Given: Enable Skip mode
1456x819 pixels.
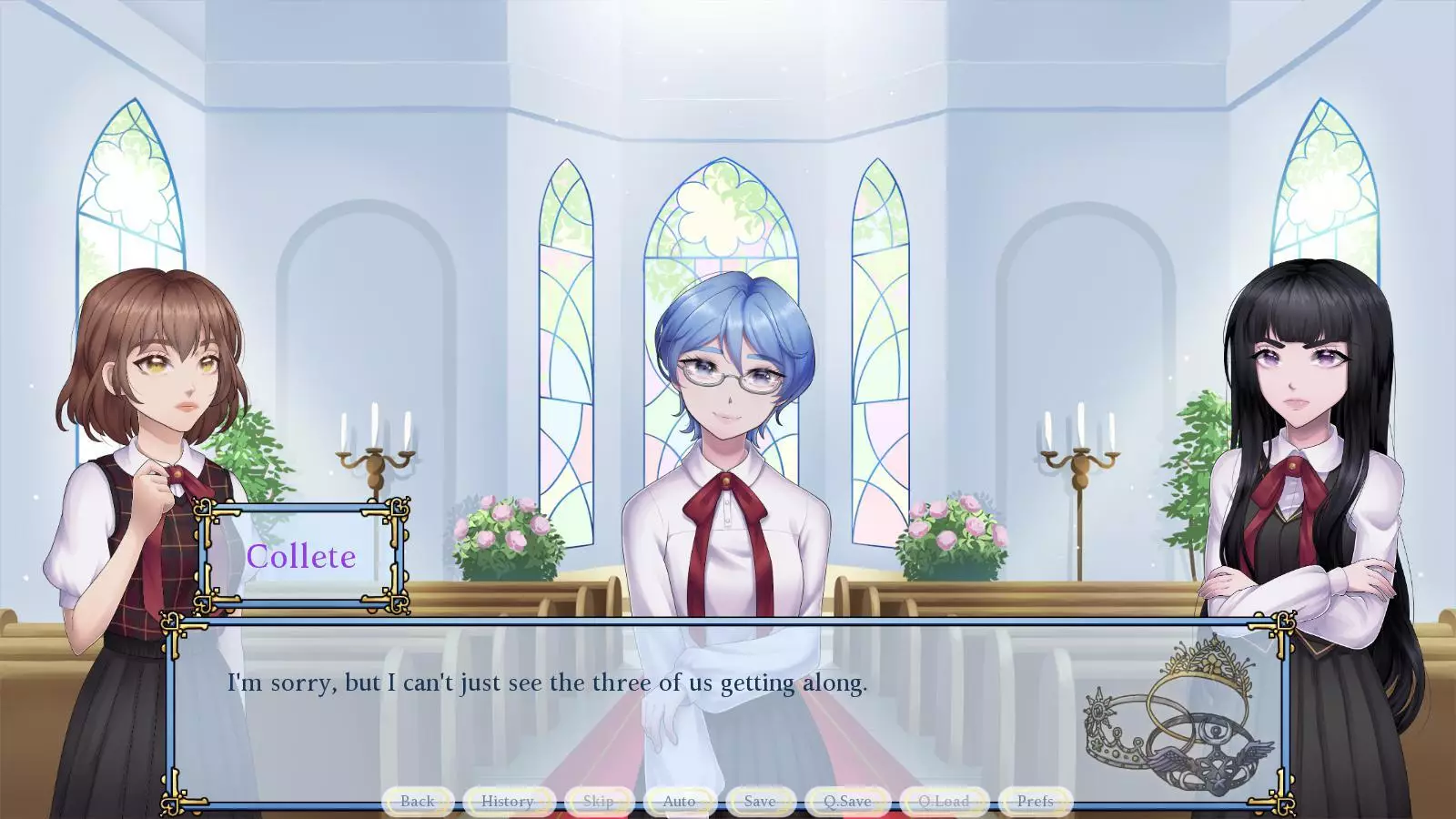Looking at the screenshot, I should 597,802.
